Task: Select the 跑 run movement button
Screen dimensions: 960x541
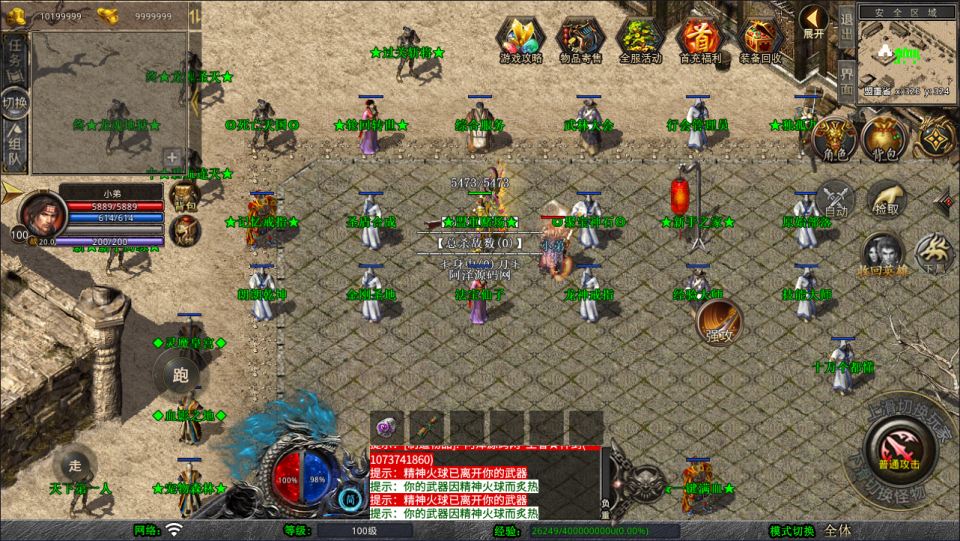Action: coord(181,375)
